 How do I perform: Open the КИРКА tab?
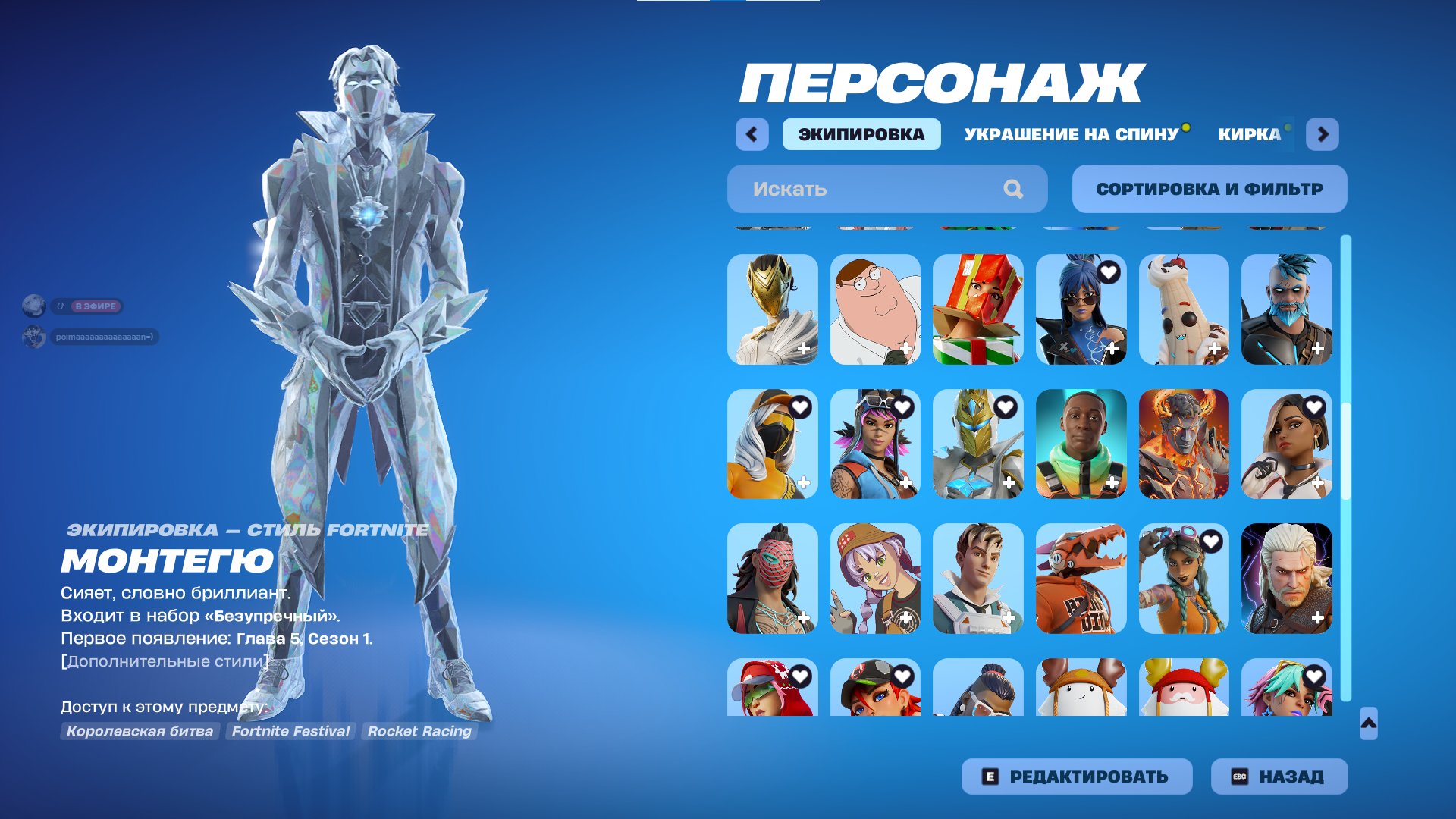[x=1246, y=135]
